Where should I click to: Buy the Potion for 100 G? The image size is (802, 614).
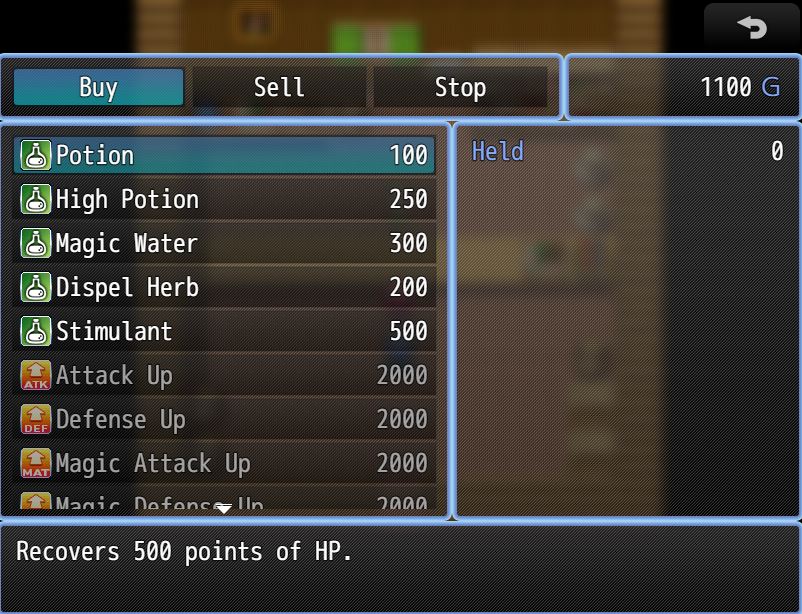(x=225, y=156)
